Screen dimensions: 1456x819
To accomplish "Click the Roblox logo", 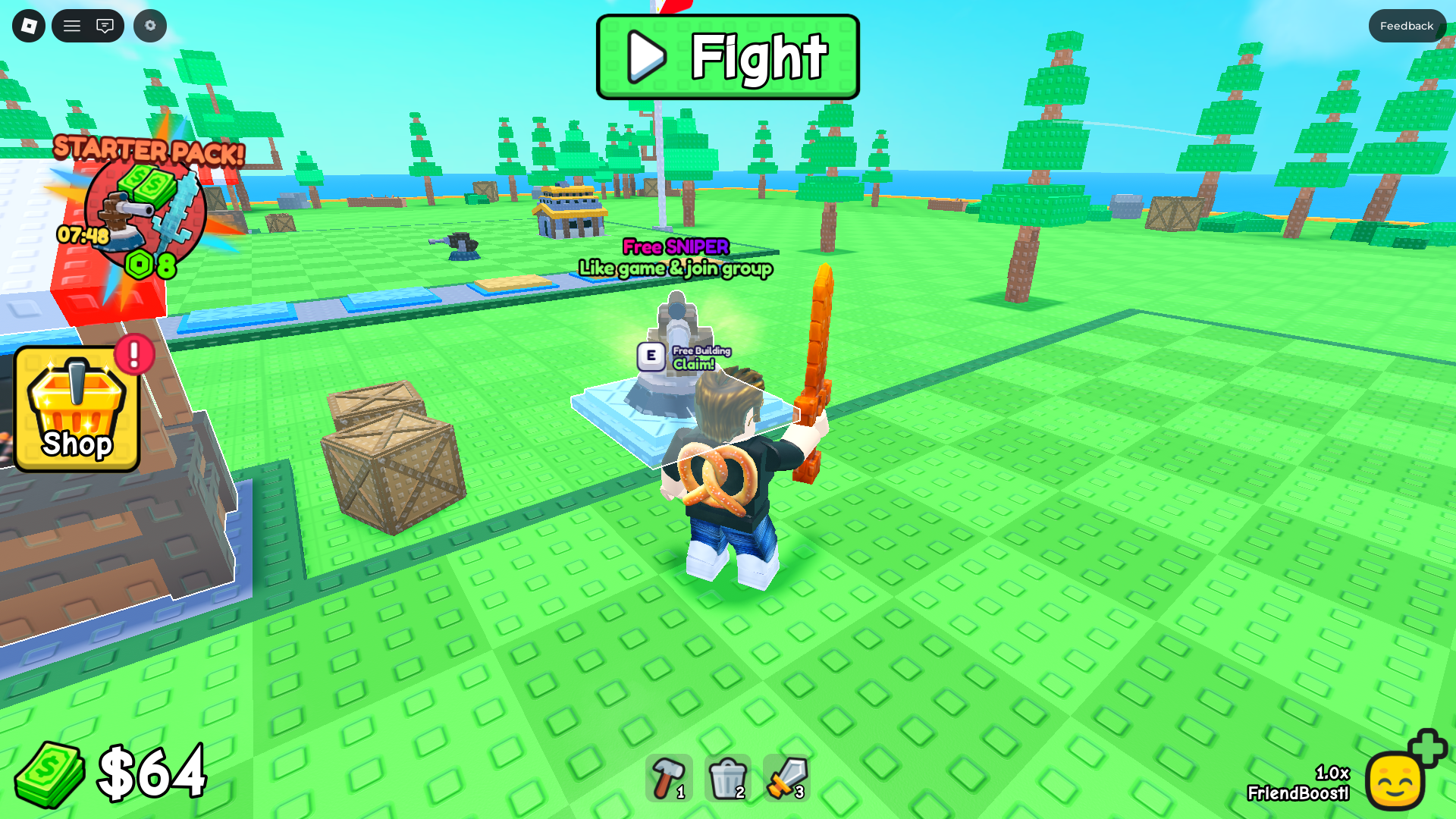I will (x=28, y=25).
